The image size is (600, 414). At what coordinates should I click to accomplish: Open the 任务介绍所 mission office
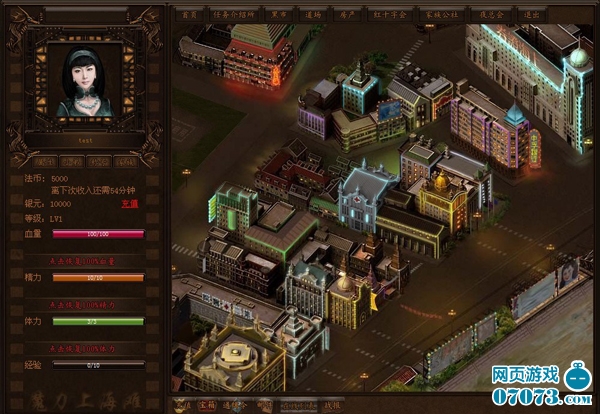pos(231,15)
